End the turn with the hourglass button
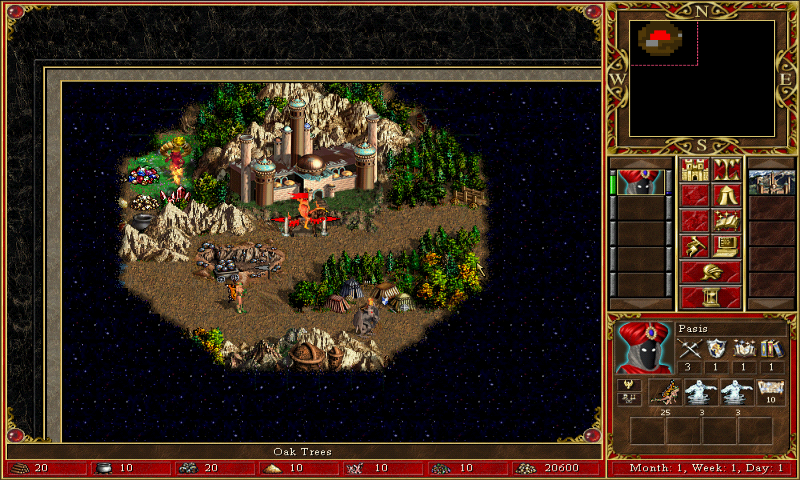Image resolution: width=800 pixels, height=480 pixels. point(710,297)
